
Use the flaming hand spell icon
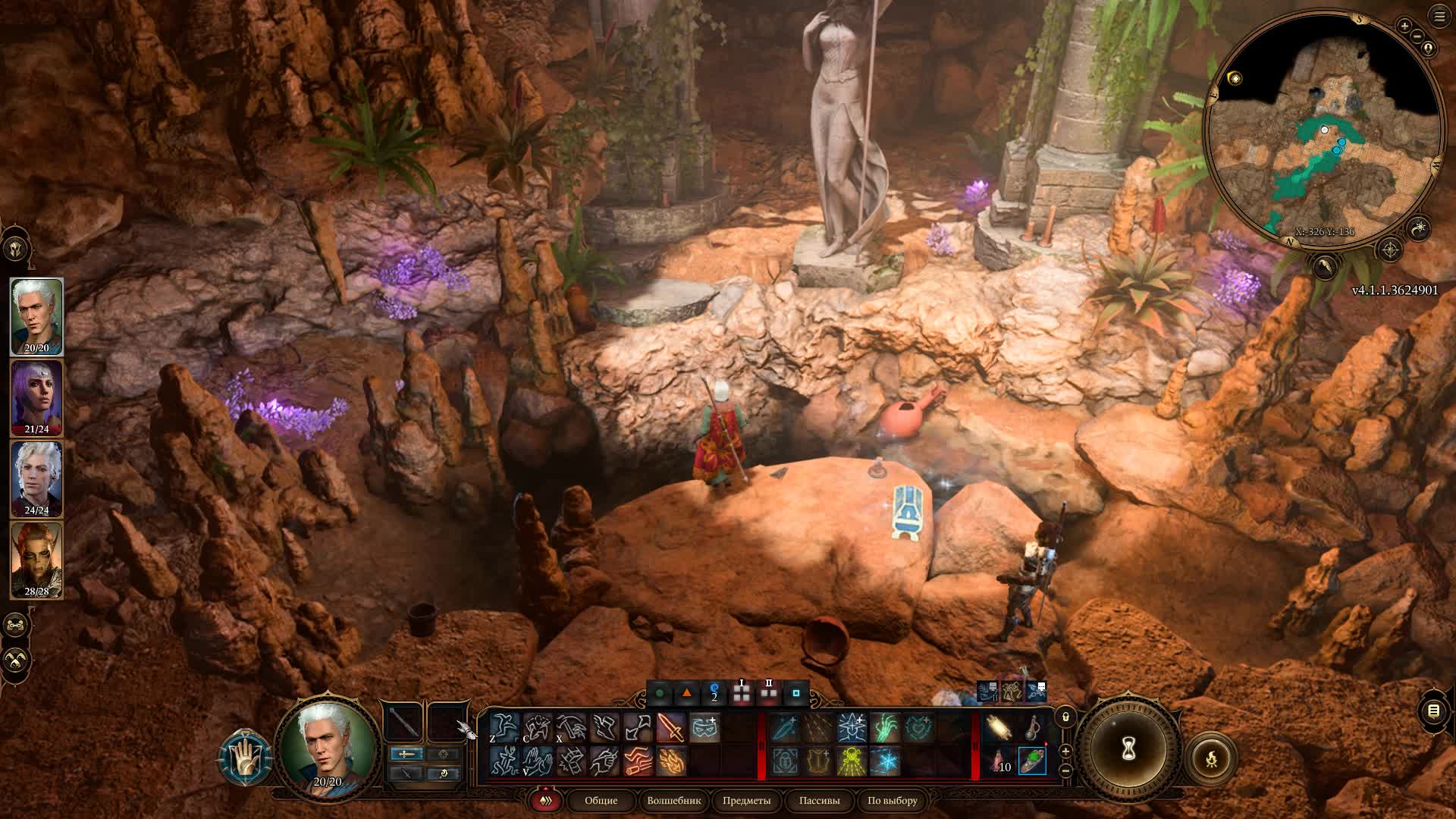click(x=671, y=761)
